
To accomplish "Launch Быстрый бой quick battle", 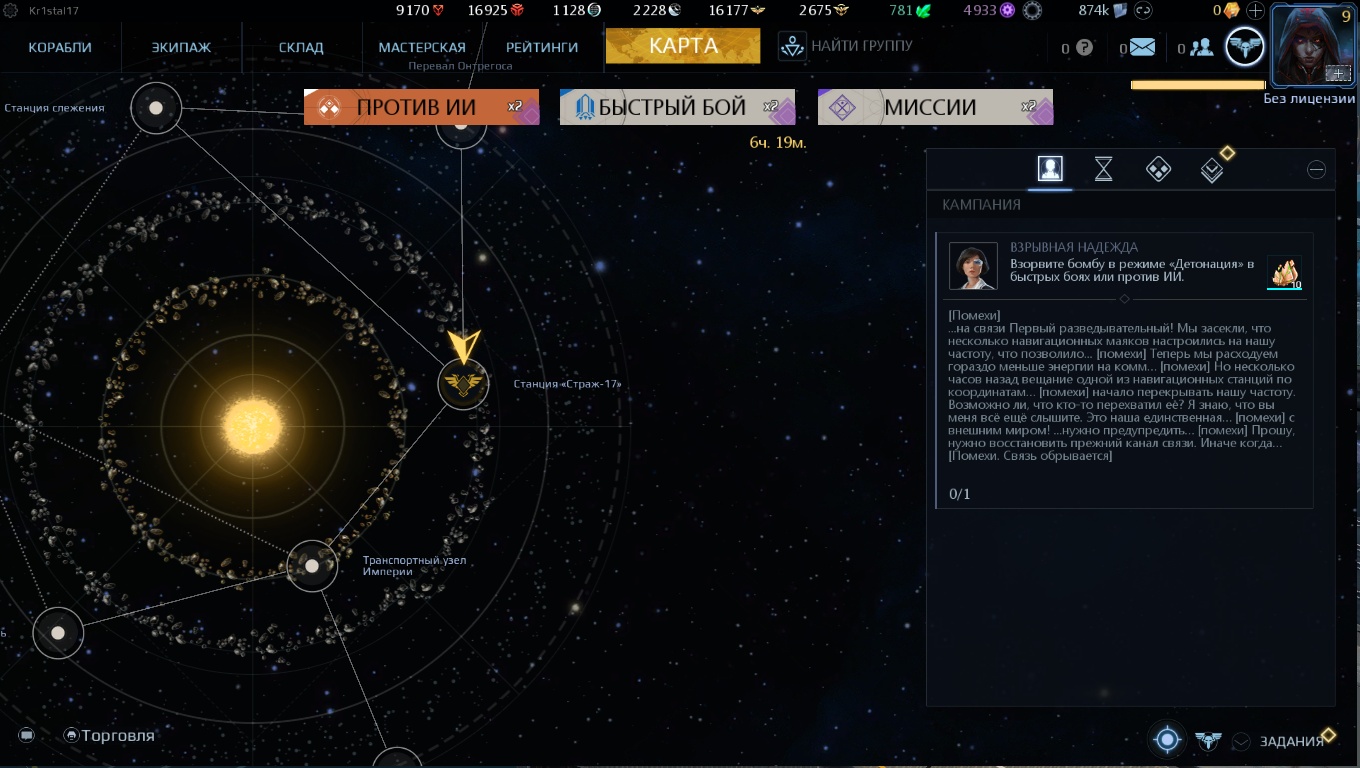I will [x=677, y=107].
